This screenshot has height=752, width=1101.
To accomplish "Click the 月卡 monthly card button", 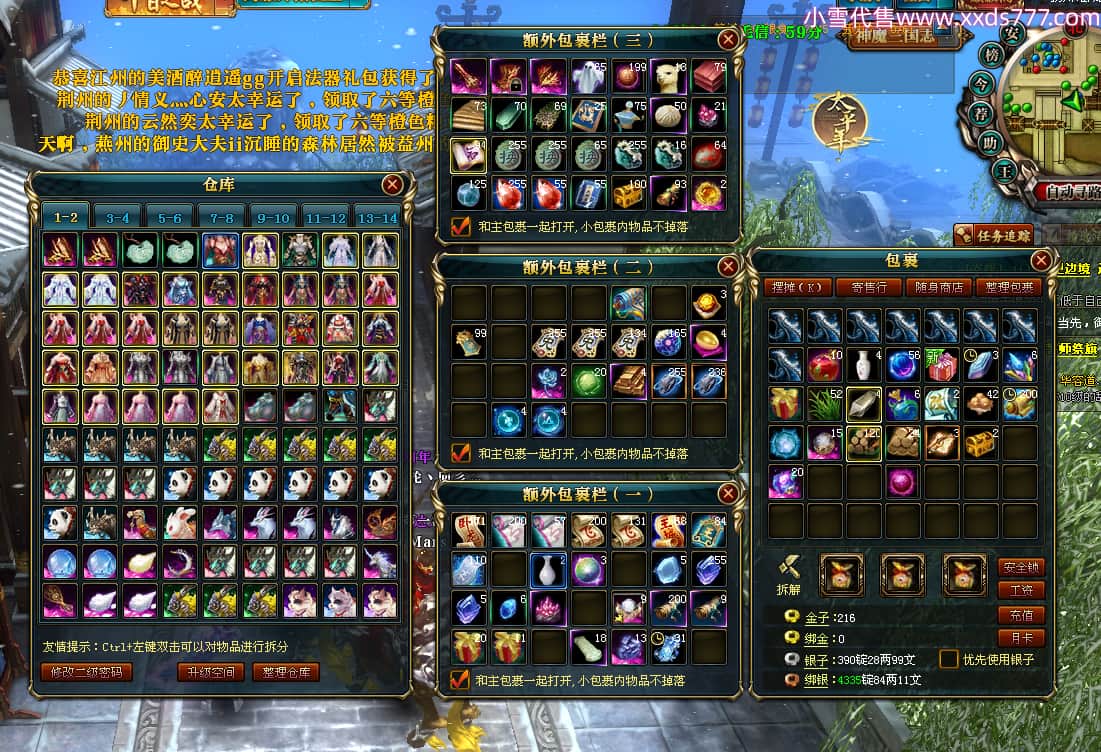I will (1020, 637).
